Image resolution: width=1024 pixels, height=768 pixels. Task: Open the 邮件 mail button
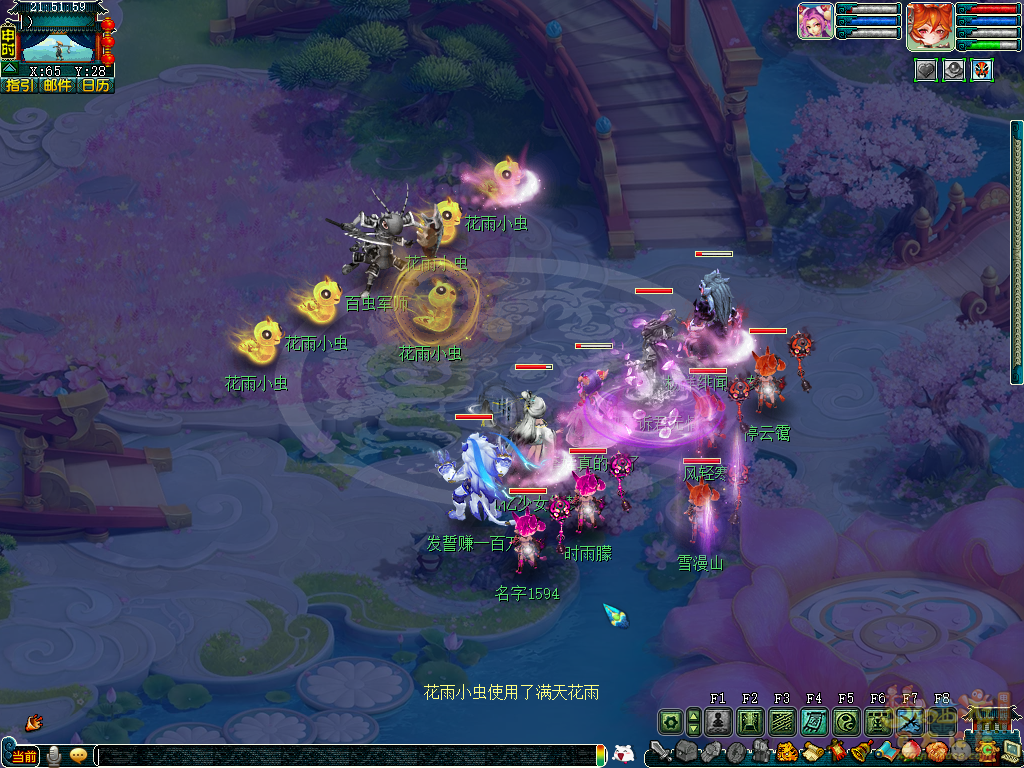[x=57, y=86]
